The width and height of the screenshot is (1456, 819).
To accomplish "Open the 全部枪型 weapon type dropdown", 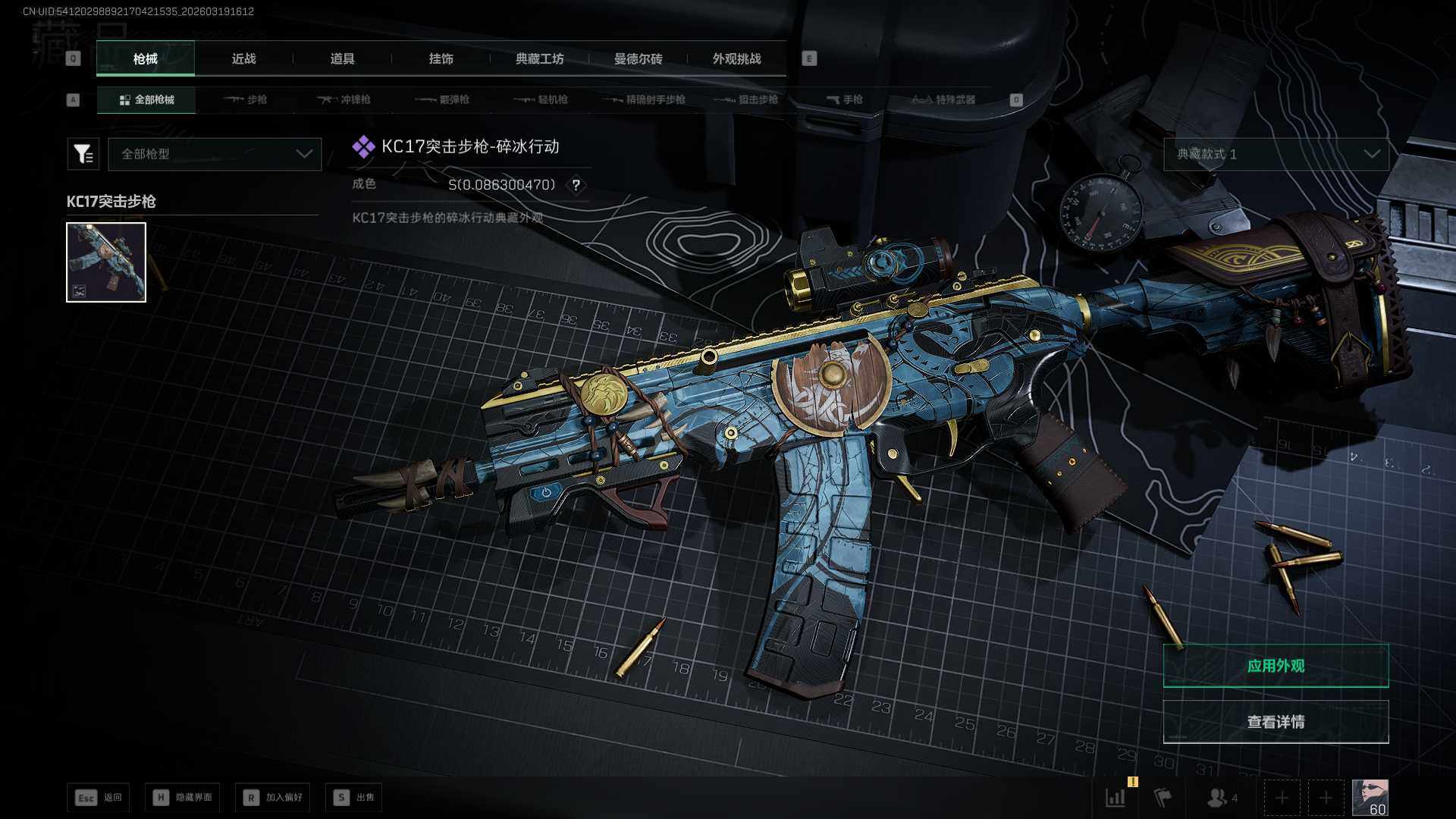I will 215,154.
